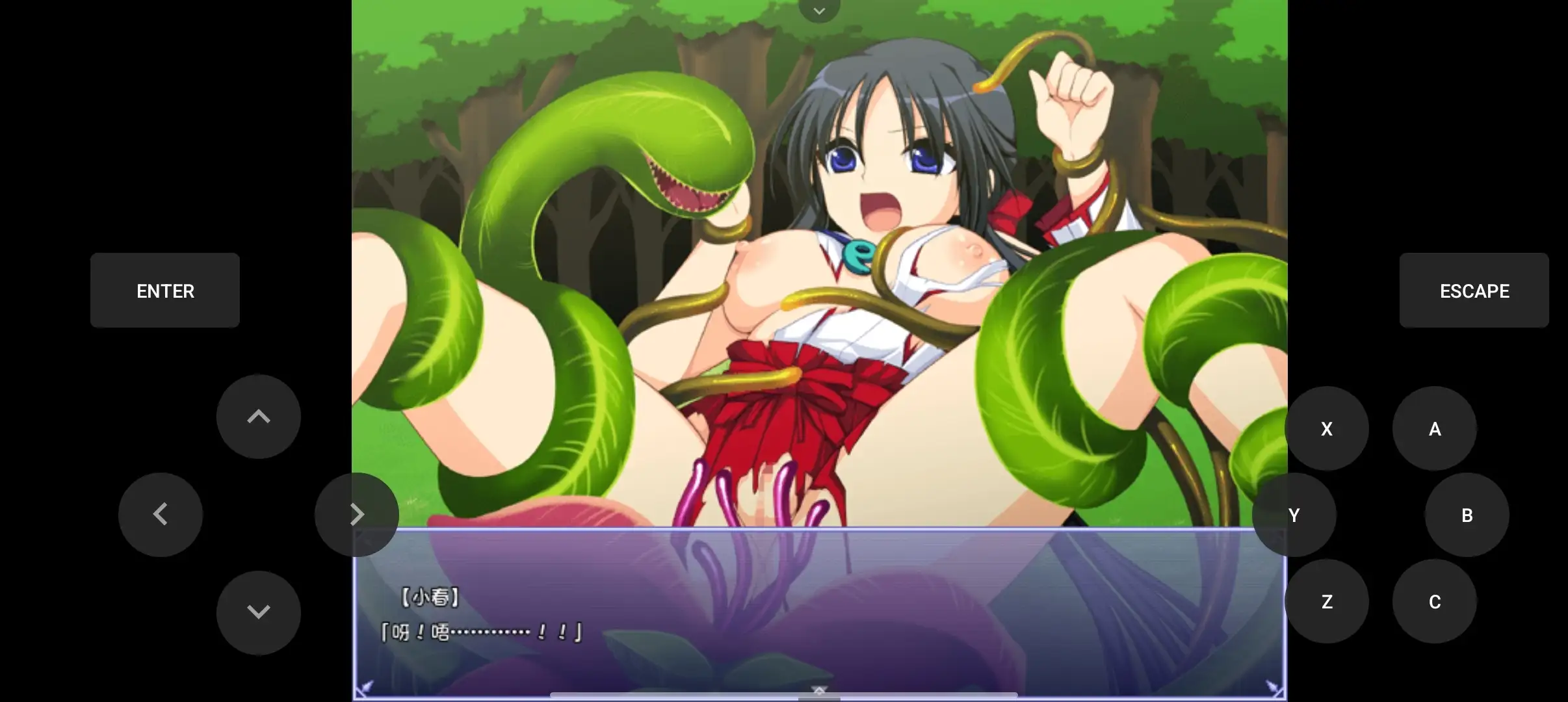Tap the round C button

point(1435,601)
